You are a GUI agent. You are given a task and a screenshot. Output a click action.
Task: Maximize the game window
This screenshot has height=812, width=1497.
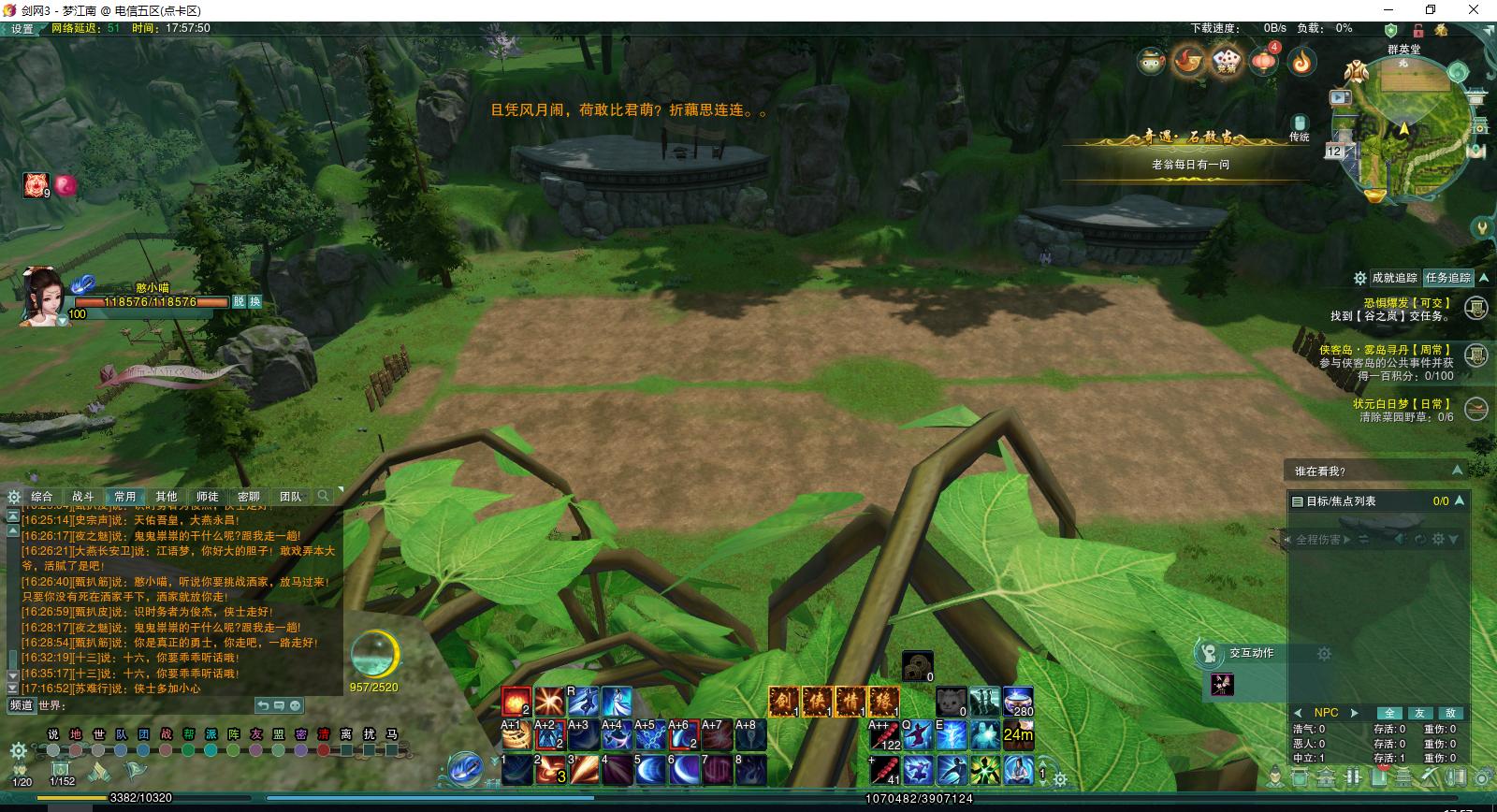[x=1431, y=9]
